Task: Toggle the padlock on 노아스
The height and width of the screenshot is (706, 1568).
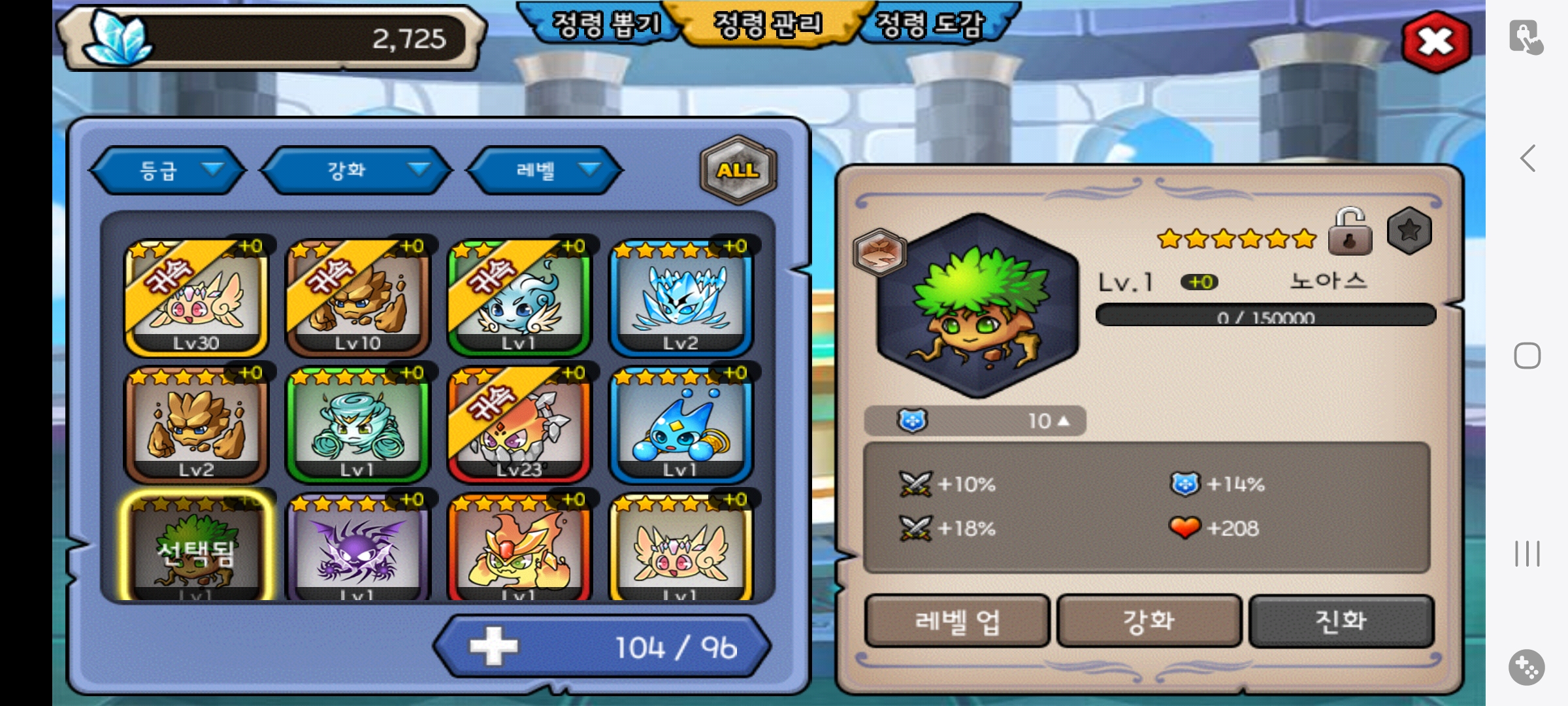Action: (x=1350, y=232)
